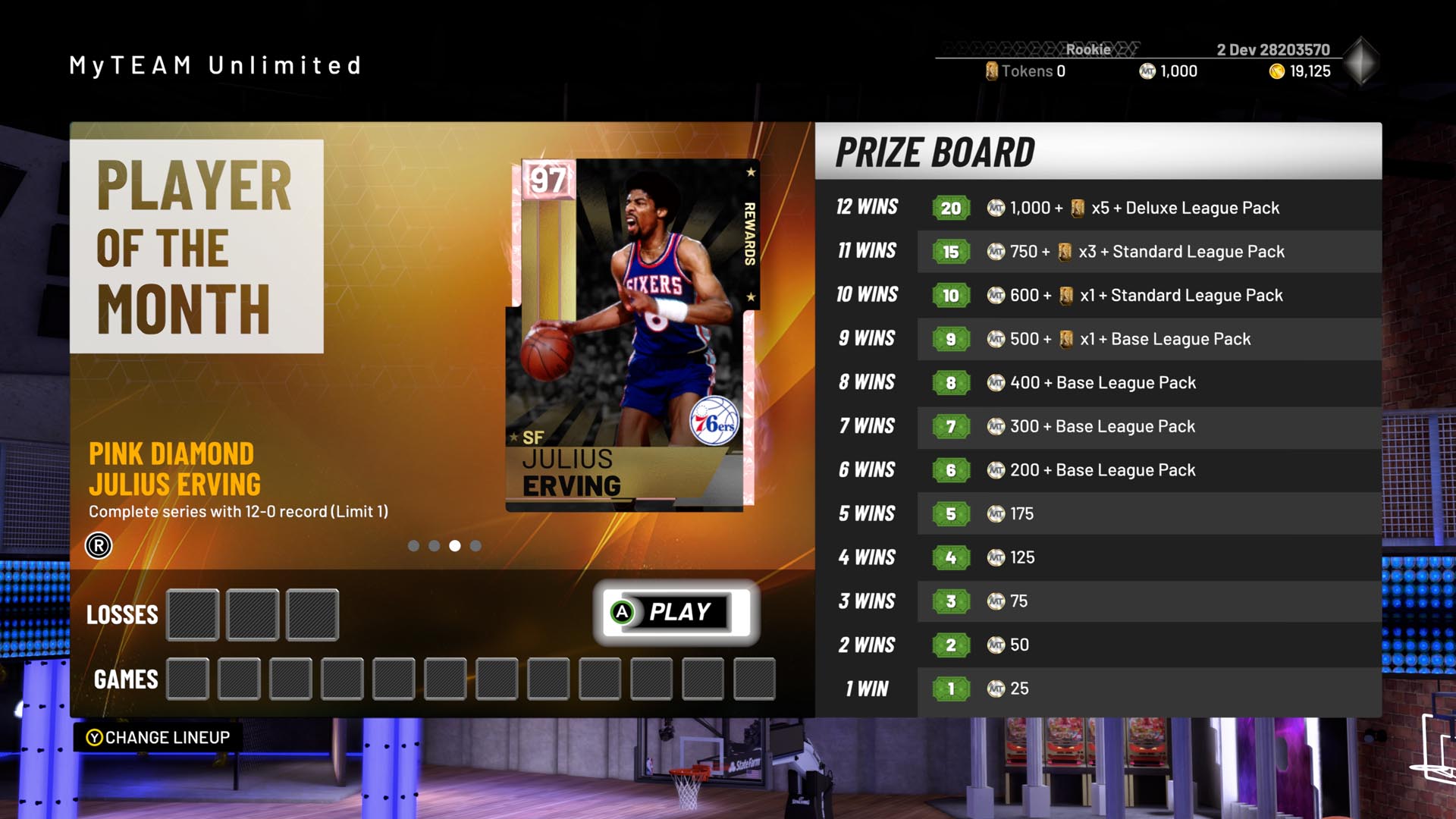Click the green A button icon on PLAY
Image resolution: width=1456 pixels, height=819 pixels.
coord(623,613)
